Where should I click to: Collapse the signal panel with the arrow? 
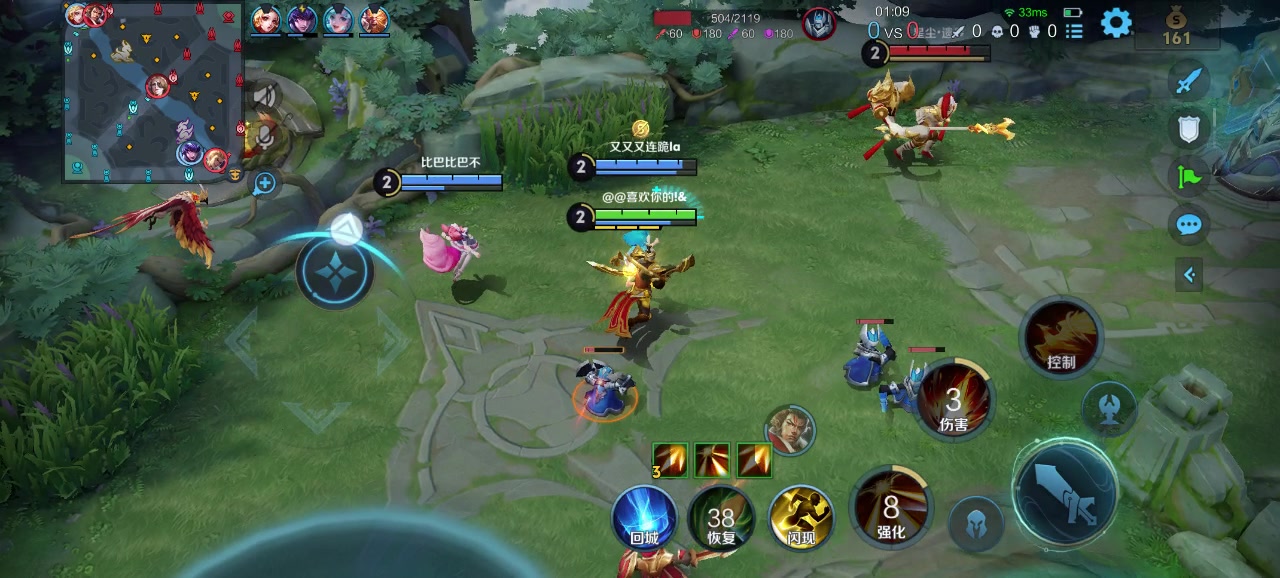tap(1189, 274)
